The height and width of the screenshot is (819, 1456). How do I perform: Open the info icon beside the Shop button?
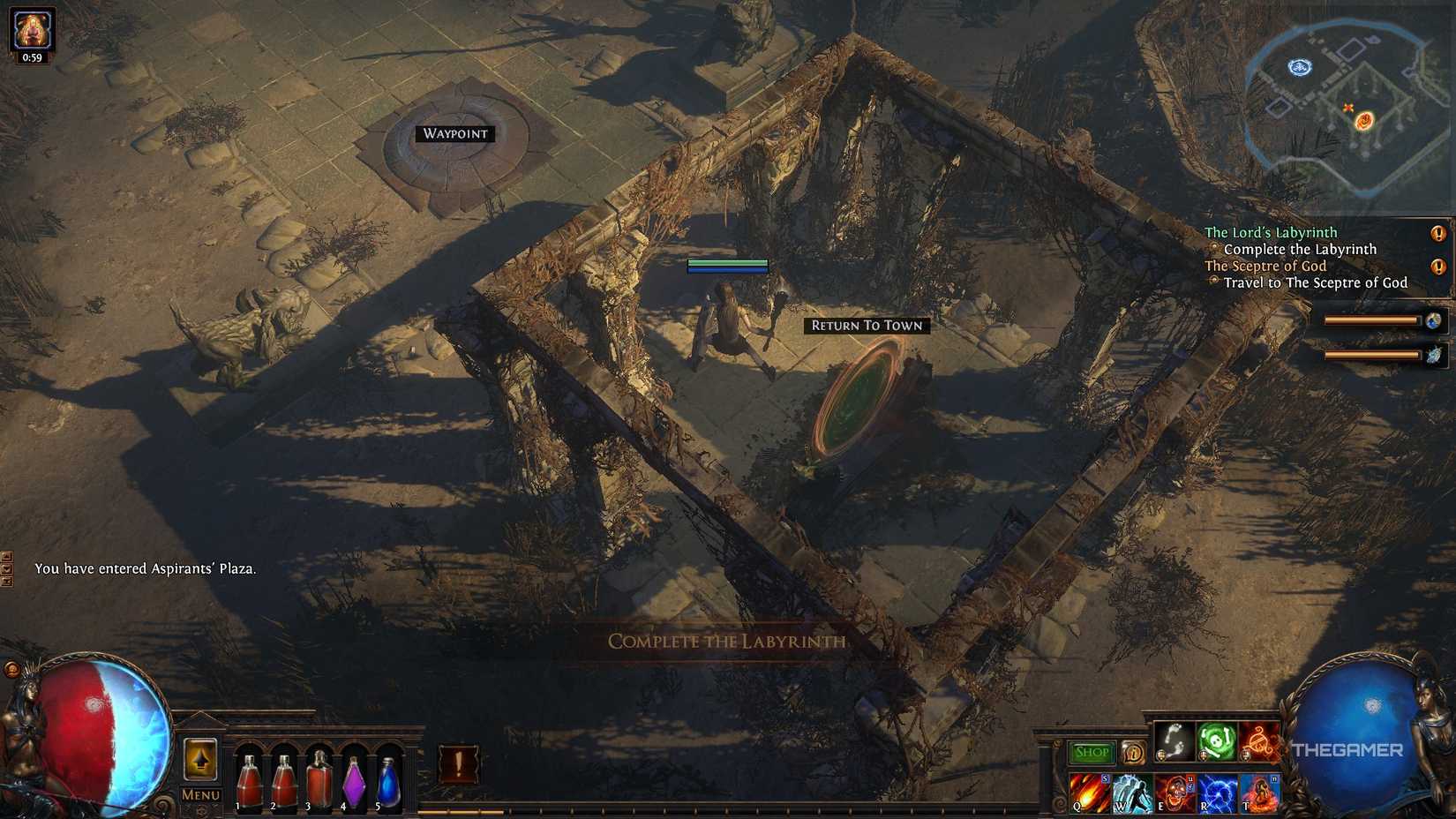pos(1133,753)
